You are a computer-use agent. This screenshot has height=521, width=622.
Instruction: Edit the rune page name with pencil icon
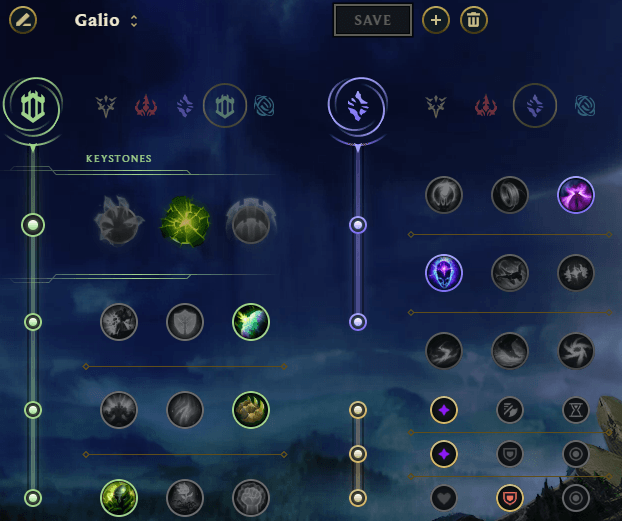23,19
